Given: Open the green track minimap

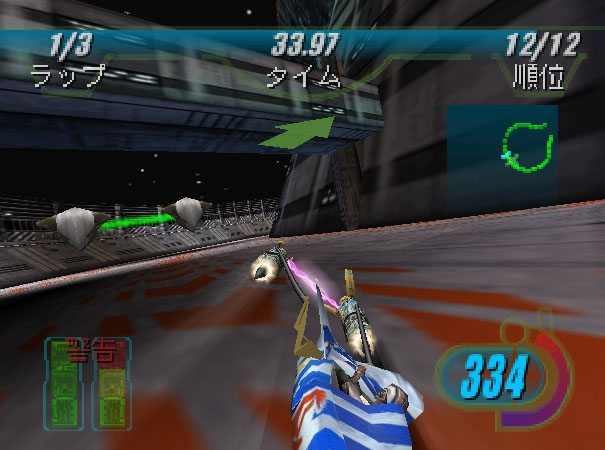Looking at the screenshot, I should [526, 147].
